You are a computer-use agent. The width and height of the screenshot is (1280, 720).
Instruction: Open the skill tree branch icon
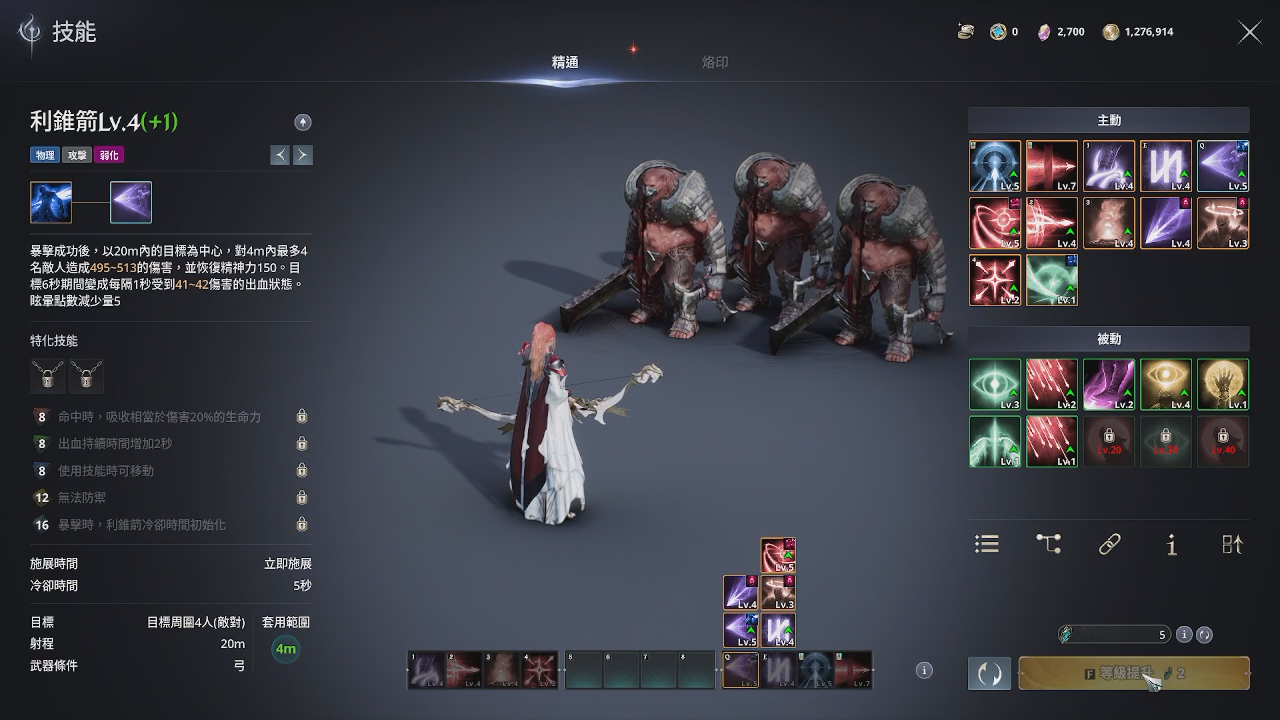point(1048,543)
